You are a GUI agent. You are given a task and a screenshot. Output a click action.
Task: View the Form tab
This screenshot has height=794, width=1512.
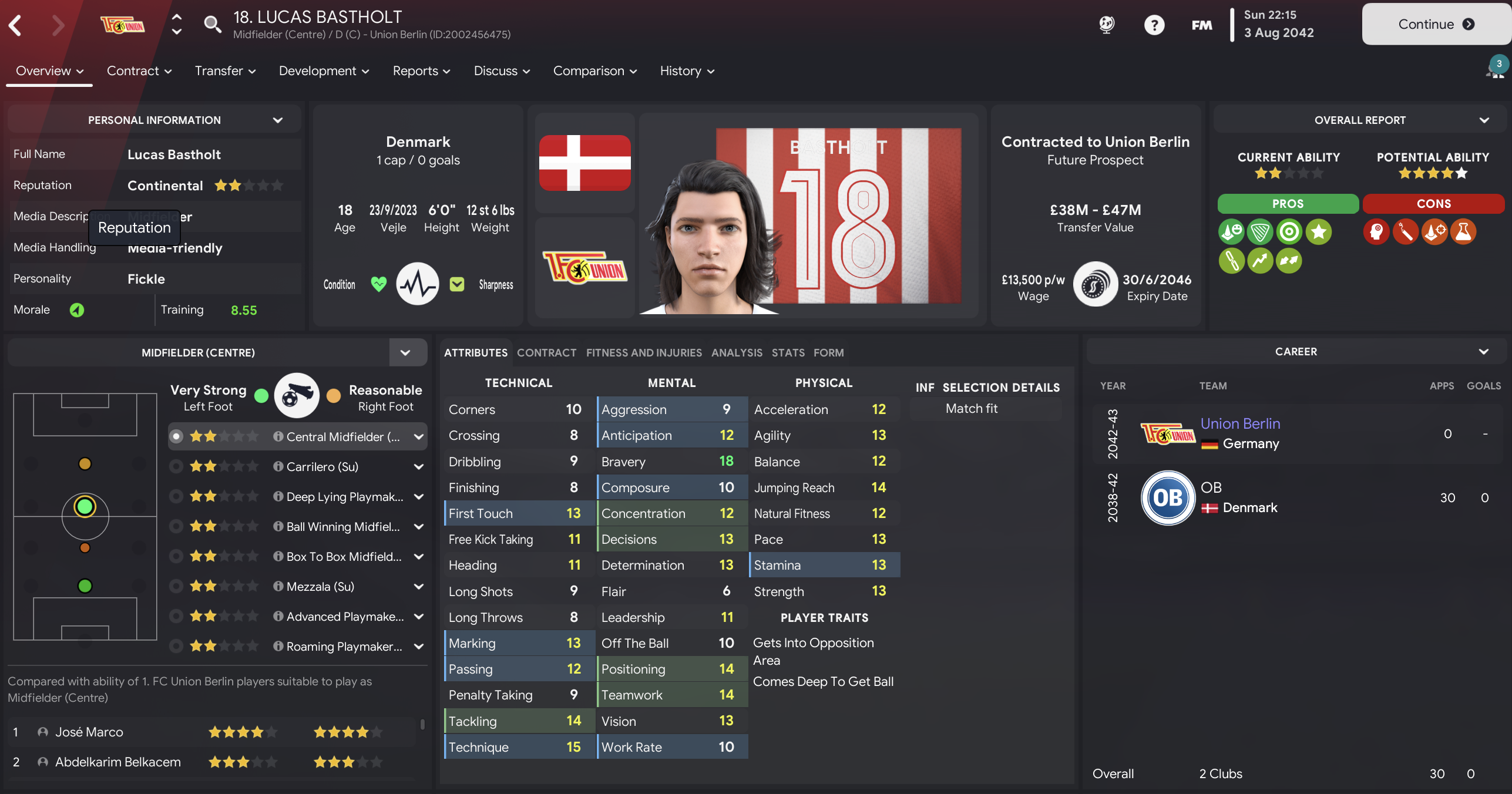(828, 352)
